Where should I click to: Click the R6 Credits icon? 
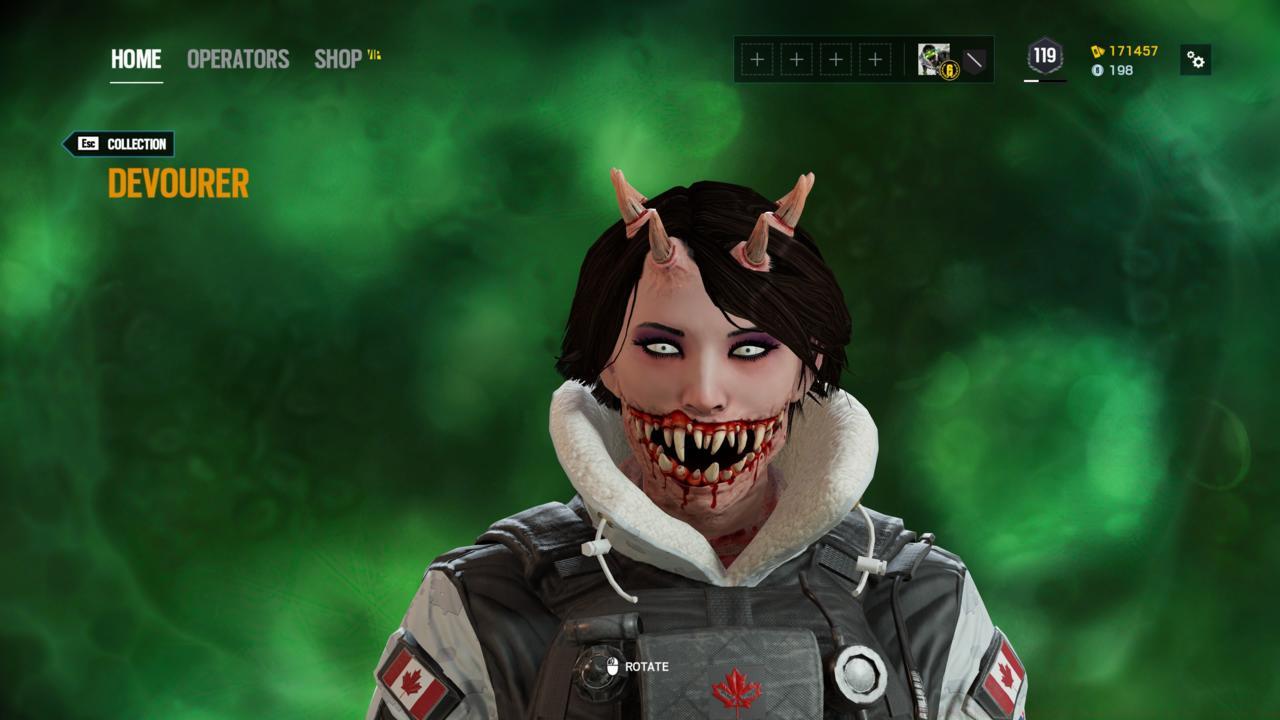(1098, 72)
